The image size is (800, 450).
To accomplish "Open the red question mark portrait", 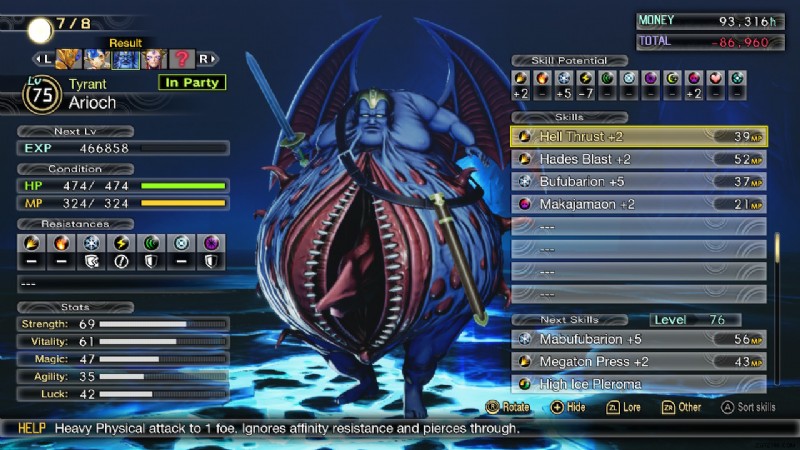I will pos(181,59).
